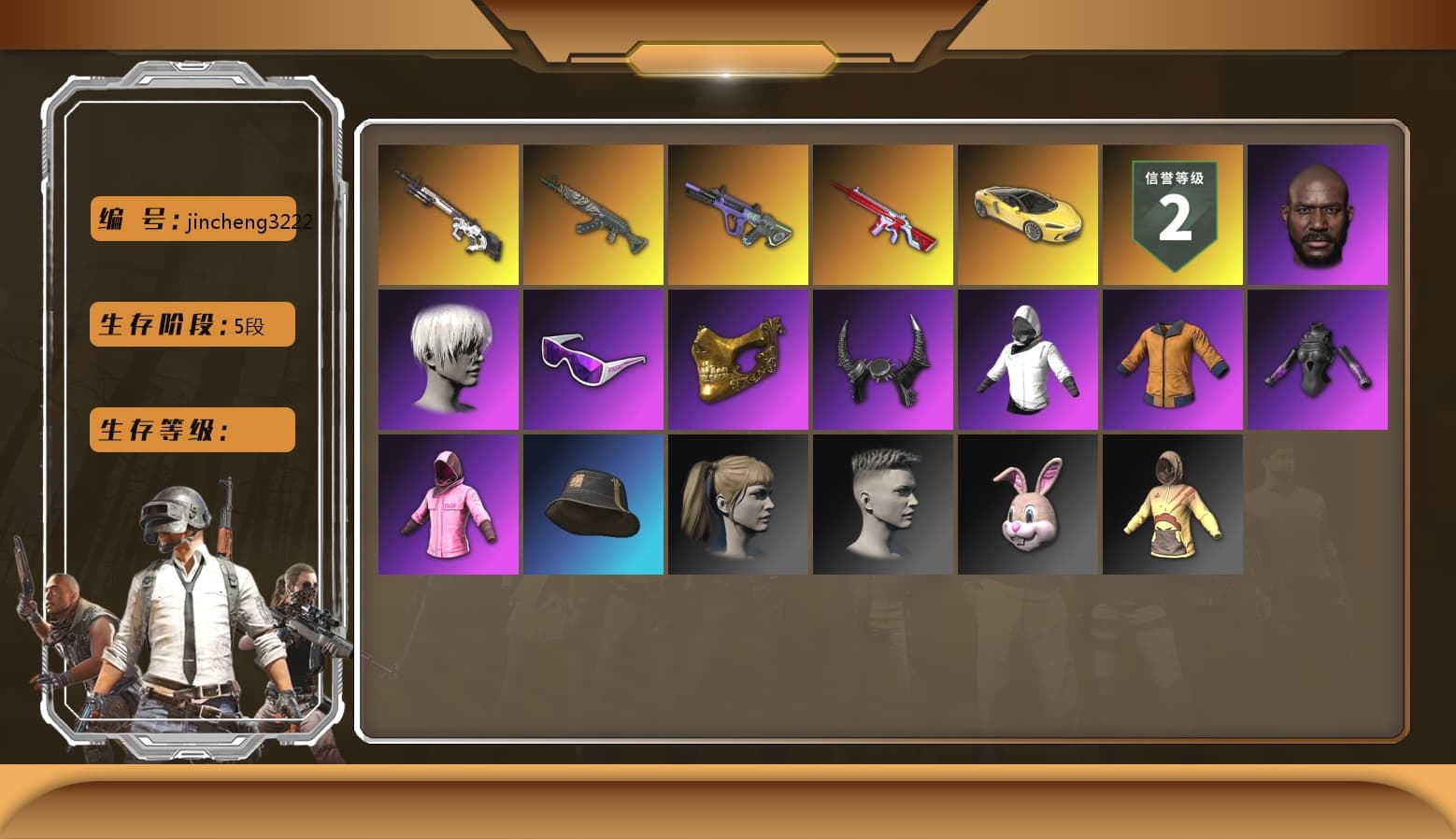Select the bald male character face
This screenshot has height=839, width=1456.
[x=1319, y=214]
